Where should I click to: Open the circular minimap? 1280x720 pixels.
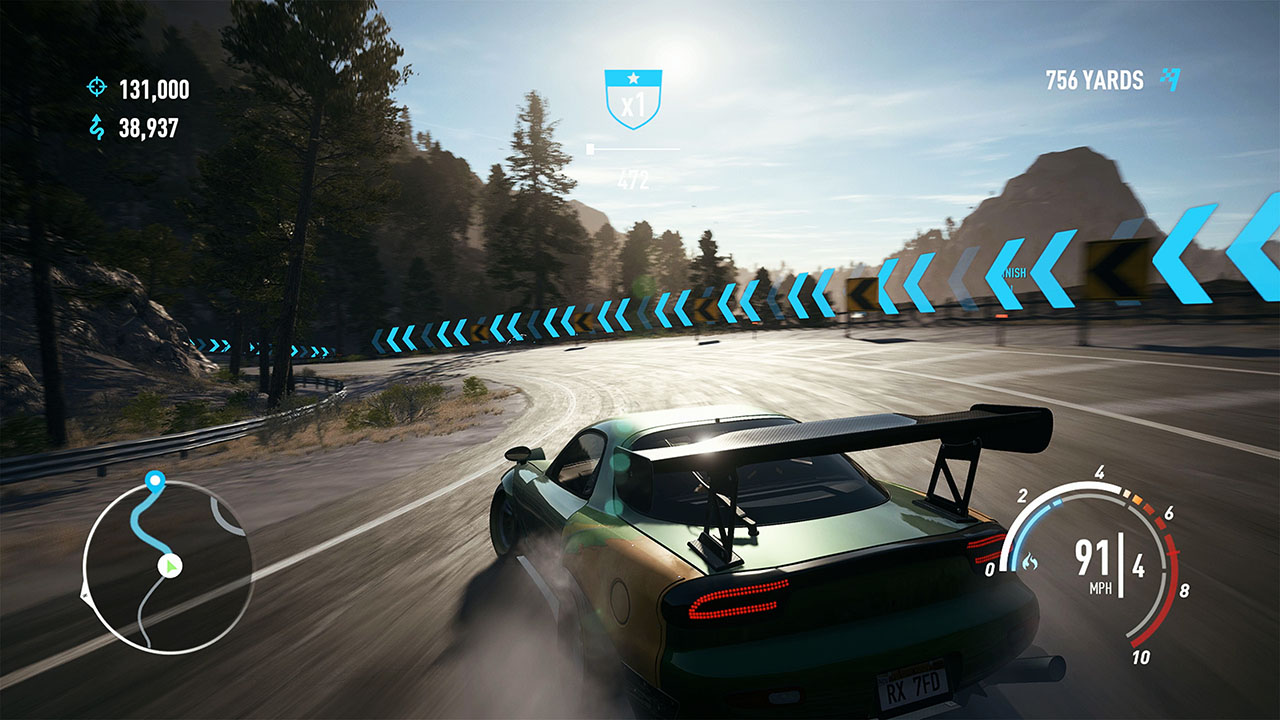167,567
